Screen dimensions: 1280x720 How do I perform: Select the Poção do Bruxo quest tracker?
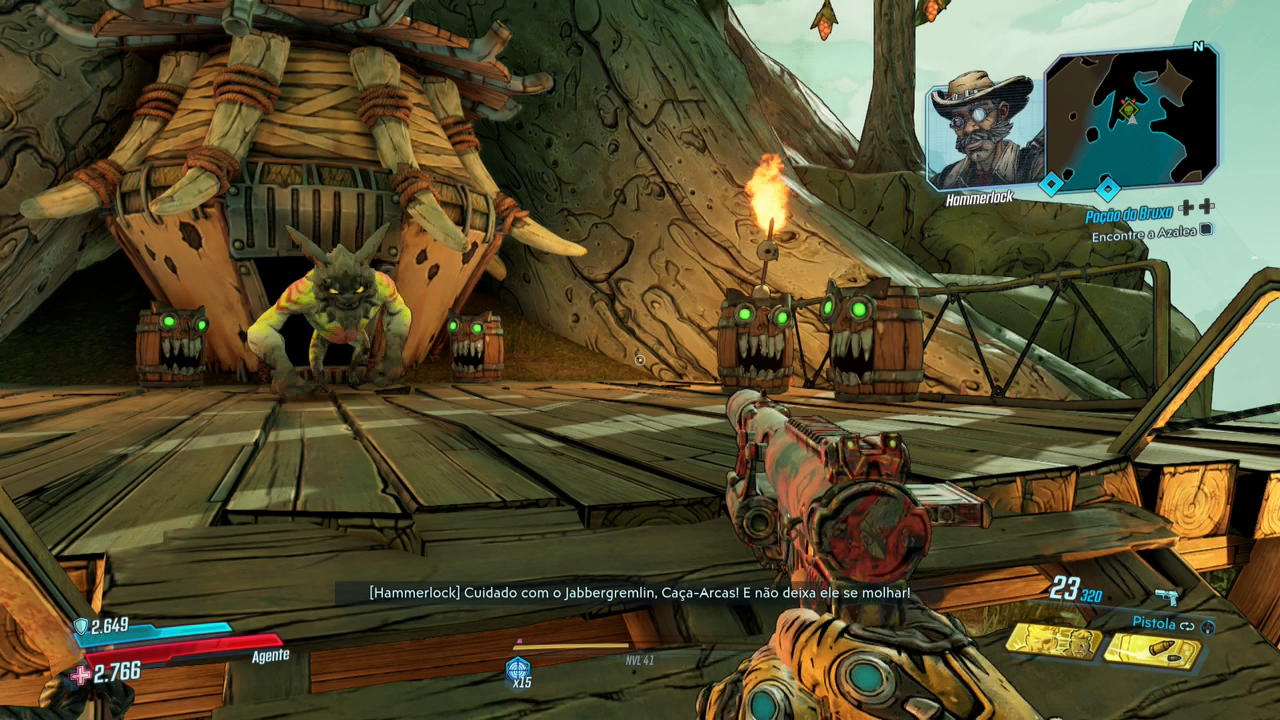(1130, 215)
